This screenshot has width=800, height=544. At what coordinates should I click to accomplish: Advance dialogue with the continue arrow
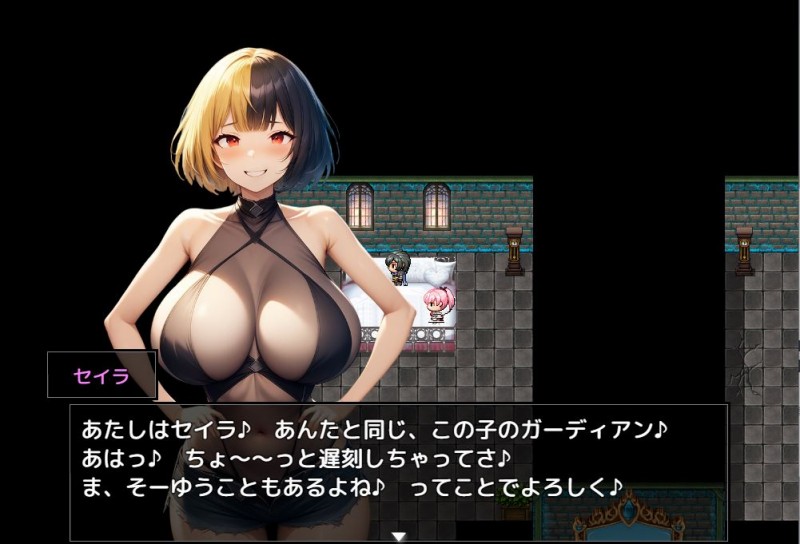pyautogui.click(x=399, y=537)
